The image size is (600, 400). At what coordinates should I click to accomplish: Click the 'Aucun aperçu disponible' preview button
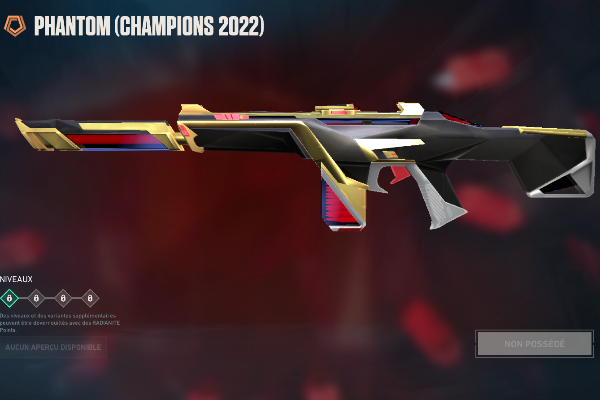click(53, 347)
